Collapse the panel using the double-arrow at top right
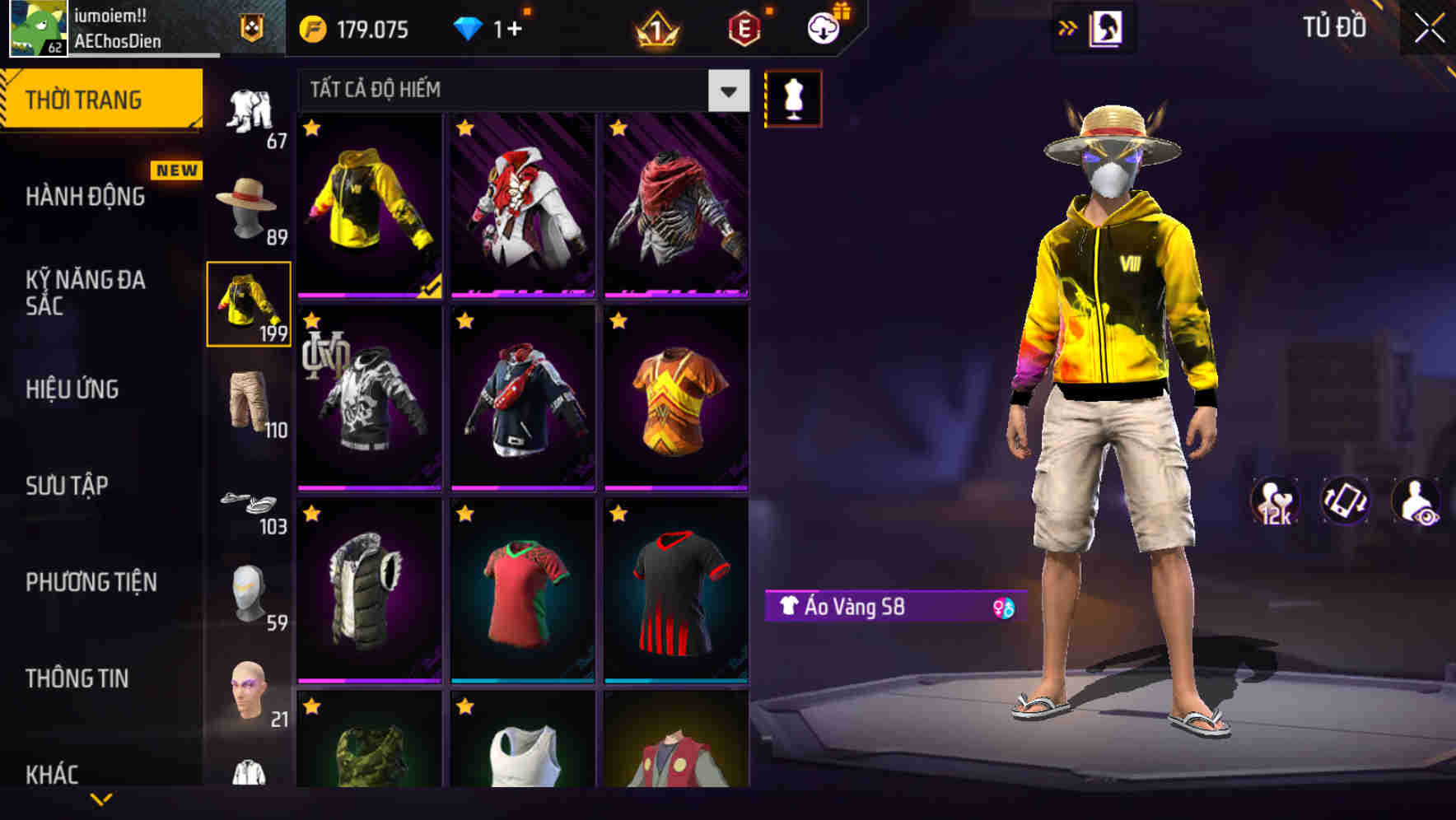Screen dimensions: 1456x820 [1068, 27]
